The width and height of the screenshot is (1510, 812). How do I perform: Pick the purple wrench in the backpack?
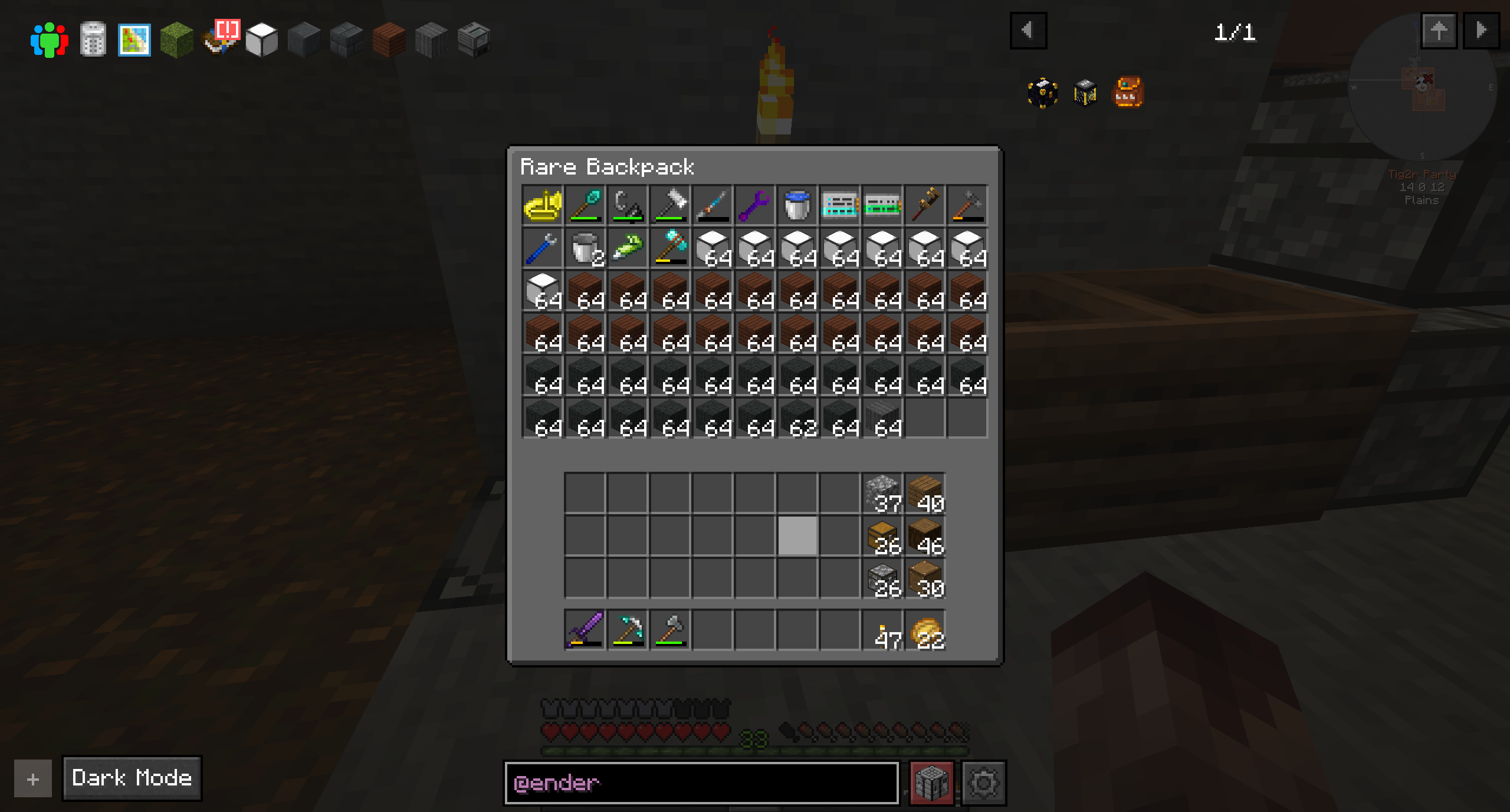click(754, 205)
